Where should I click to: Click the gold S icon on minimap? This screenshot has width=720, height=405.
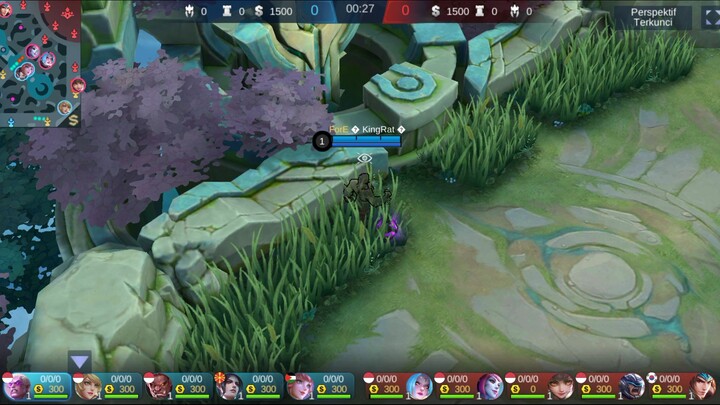[x=73, y=119]
